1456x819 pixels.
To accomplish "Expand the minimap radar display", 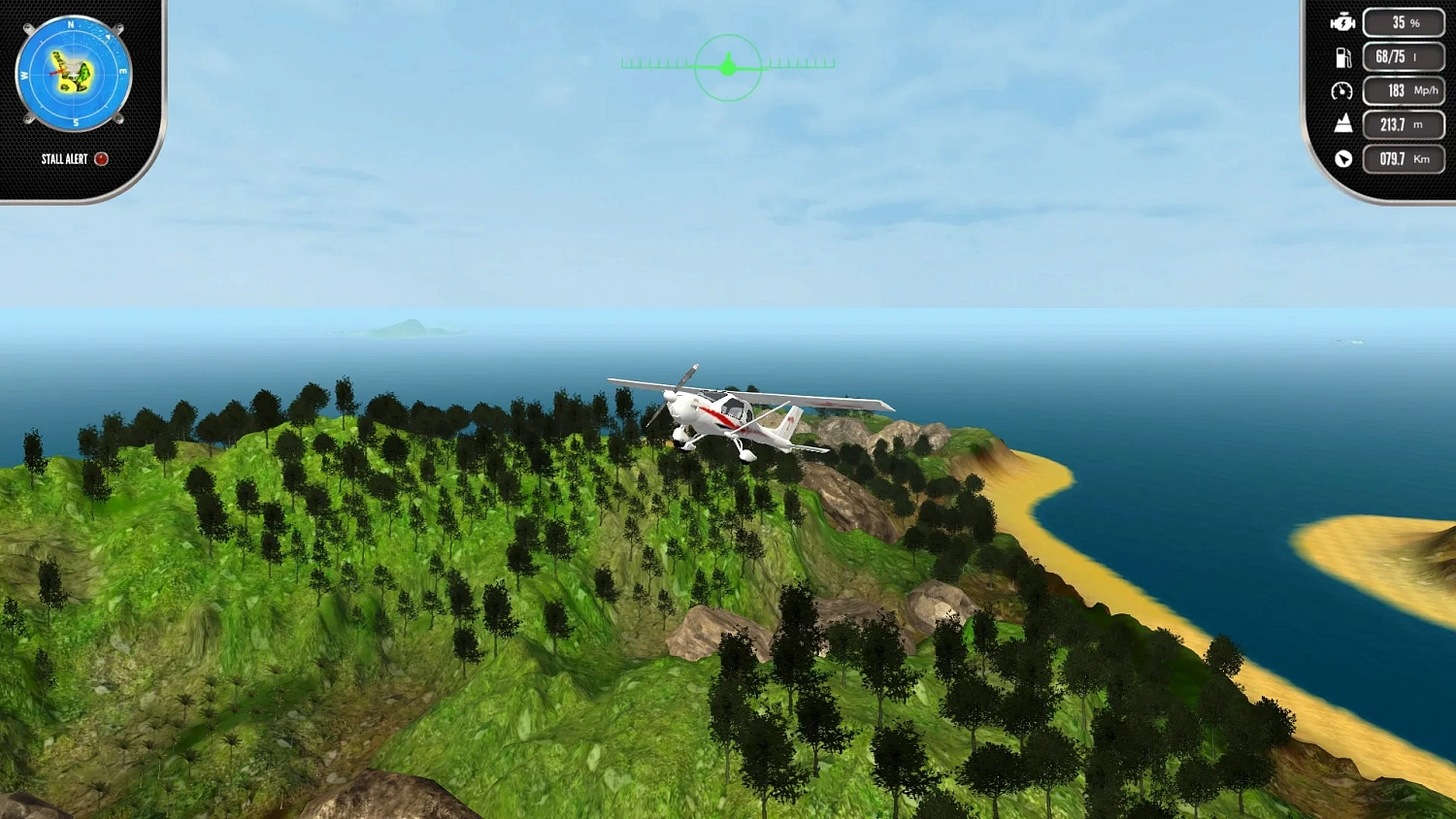I will (x=73, y=73).
